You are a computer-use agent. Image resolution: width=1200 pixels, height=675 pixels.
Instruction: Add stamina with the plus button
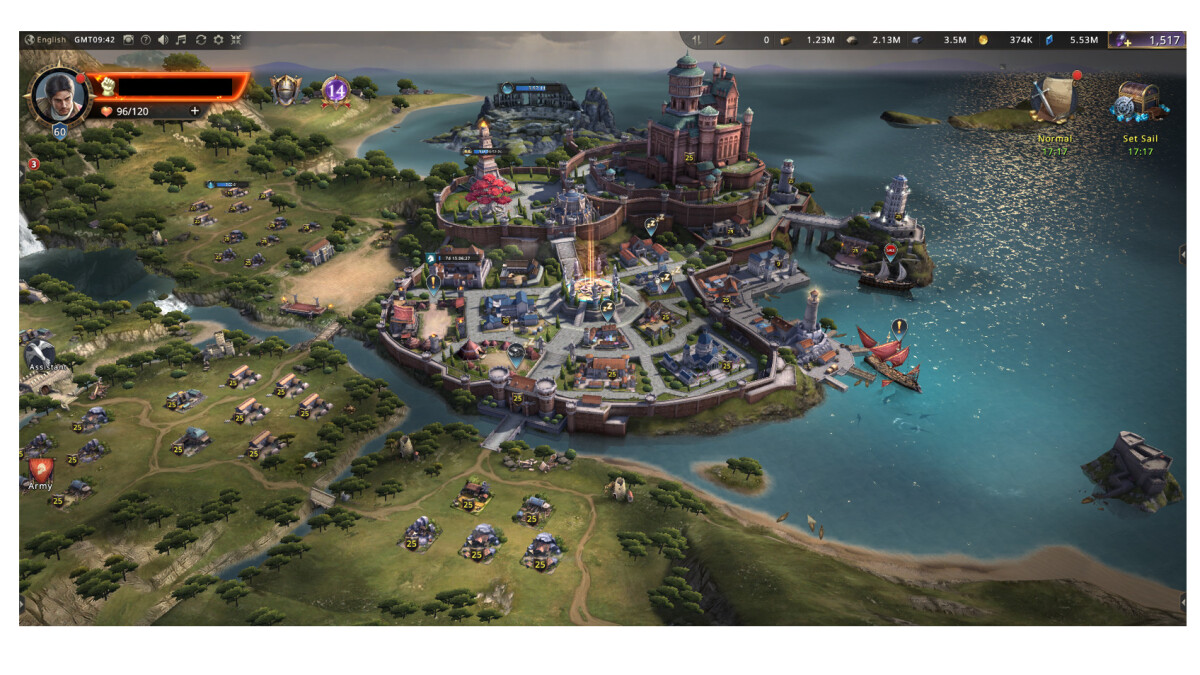[194, 111]
